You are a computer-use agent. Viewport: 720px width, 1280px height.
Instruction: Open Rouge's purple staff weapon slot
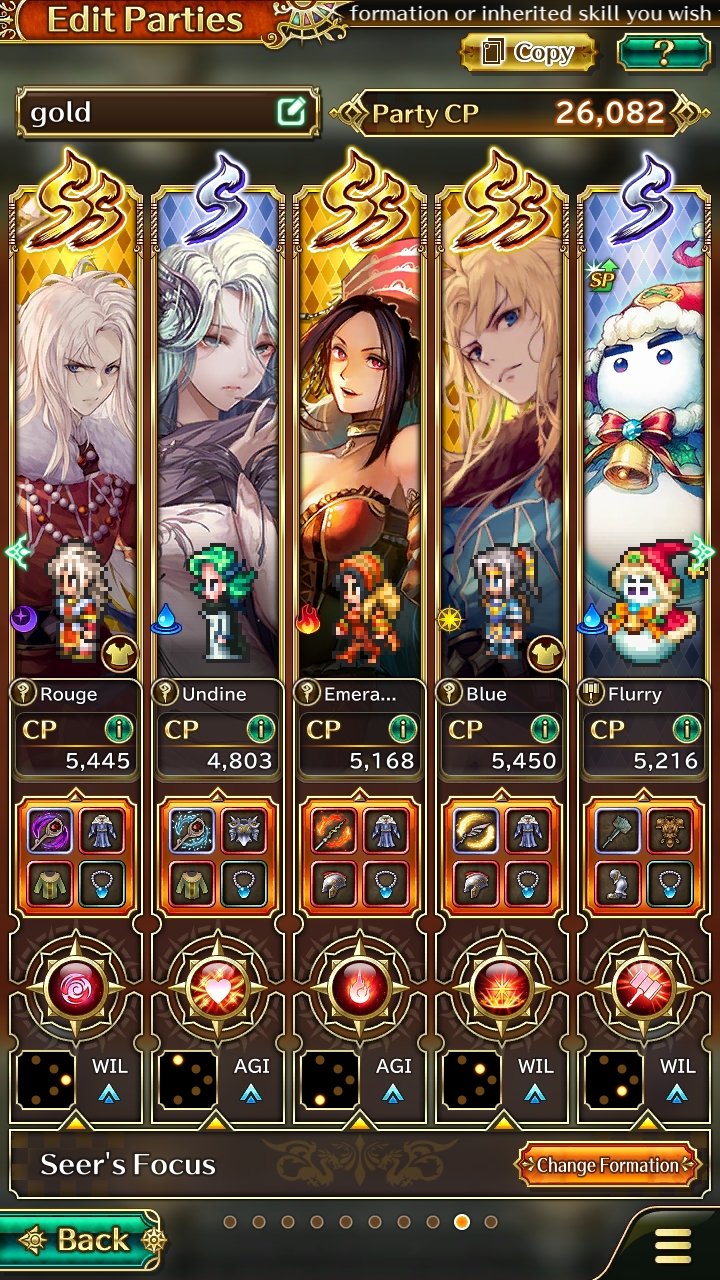[50, 829]
